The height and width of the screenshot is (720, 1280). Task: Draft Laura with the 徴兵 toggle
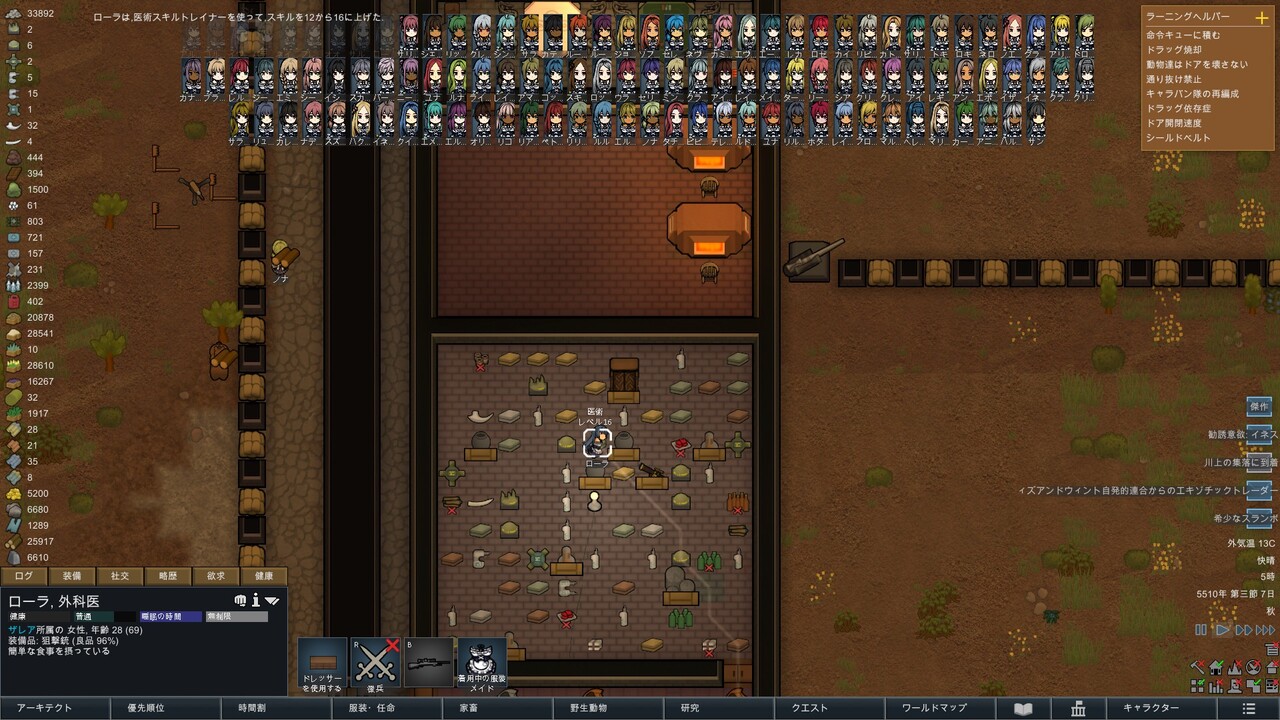pos(375,662)
